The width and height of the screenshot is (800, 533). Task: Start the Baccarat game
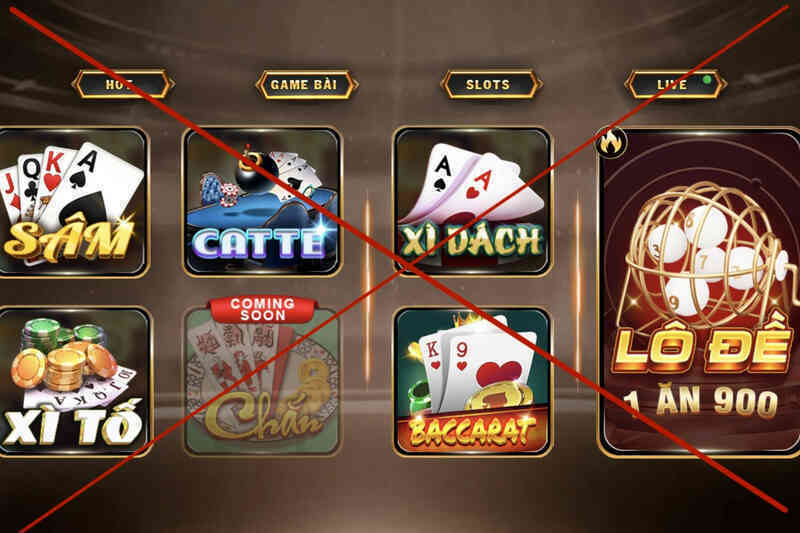click(x=473, y=382)
